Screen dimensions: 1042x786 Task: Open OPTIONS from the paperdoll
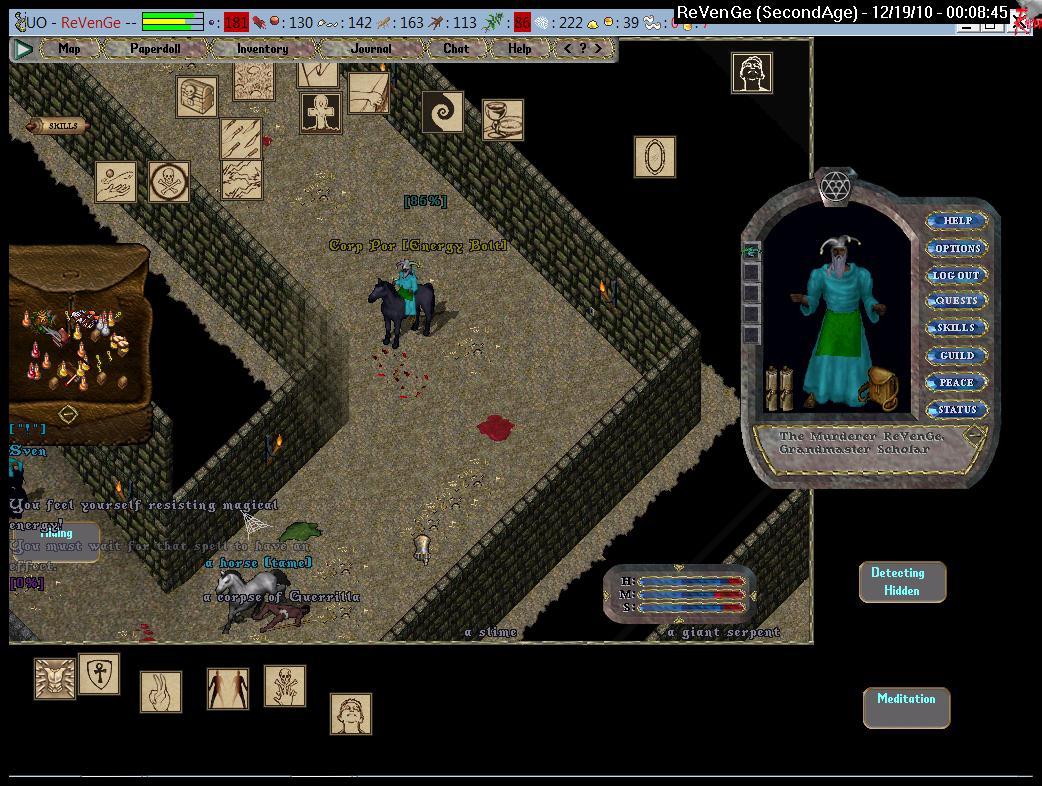point(957,248)
